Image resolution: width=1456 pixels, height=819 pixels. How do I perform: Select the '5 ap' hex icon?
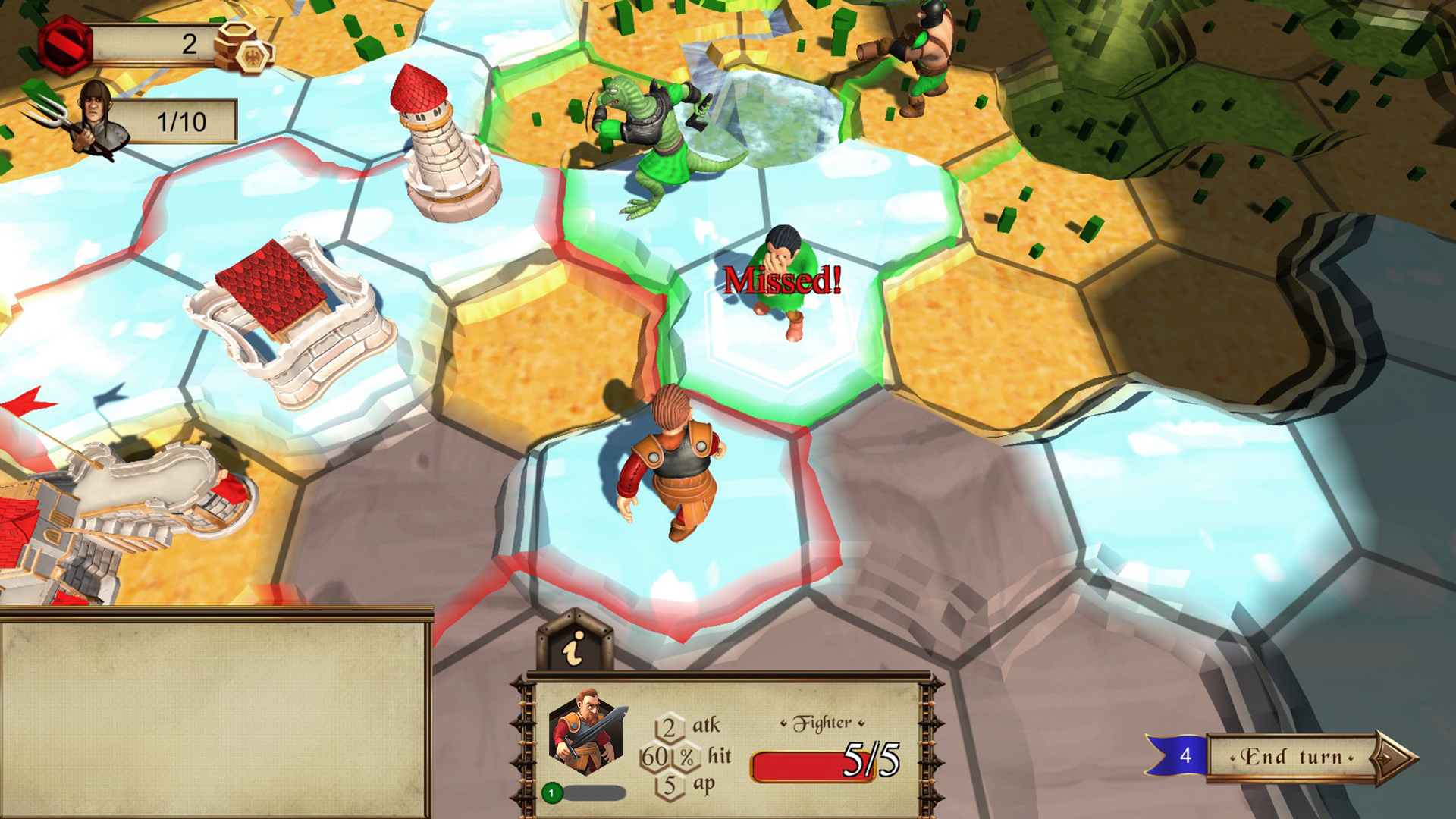pos(668,786)
